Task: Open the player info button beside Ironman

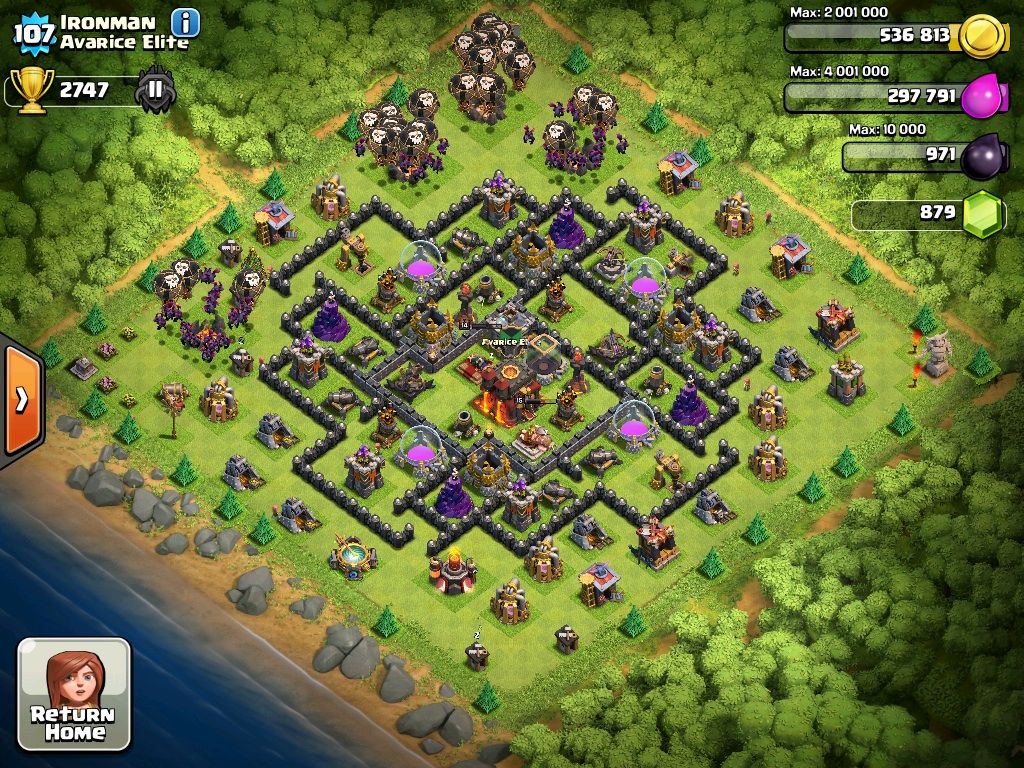Action: (x=185, y=22)
